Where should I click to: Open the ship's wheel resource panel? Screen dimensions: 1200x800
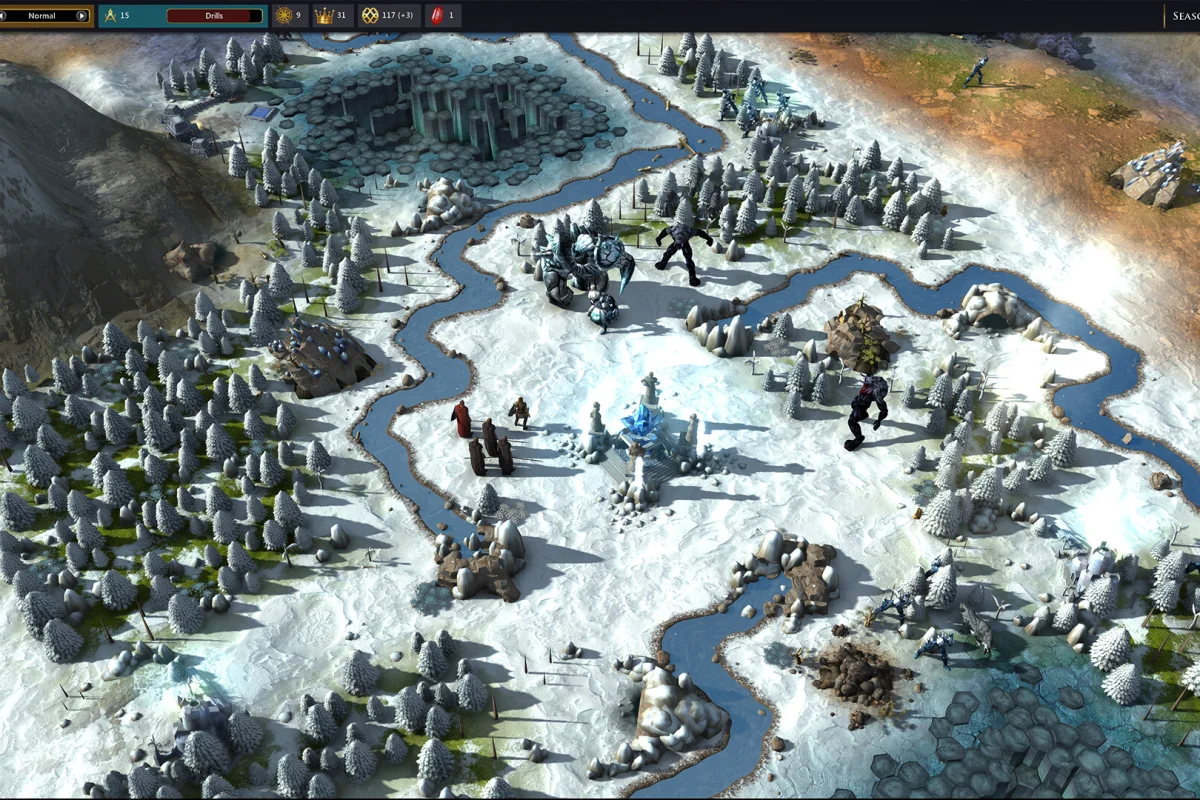pyautogui.click(x=283, y=16)
